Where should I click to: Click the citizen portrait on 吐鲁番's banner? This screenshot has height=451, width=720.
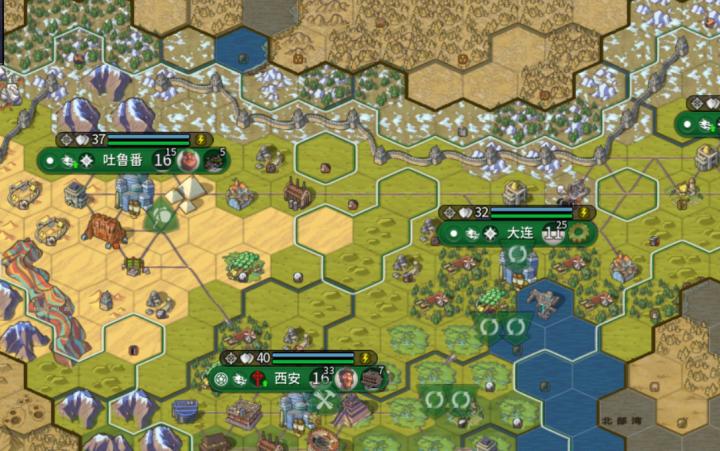coord(189,160)
